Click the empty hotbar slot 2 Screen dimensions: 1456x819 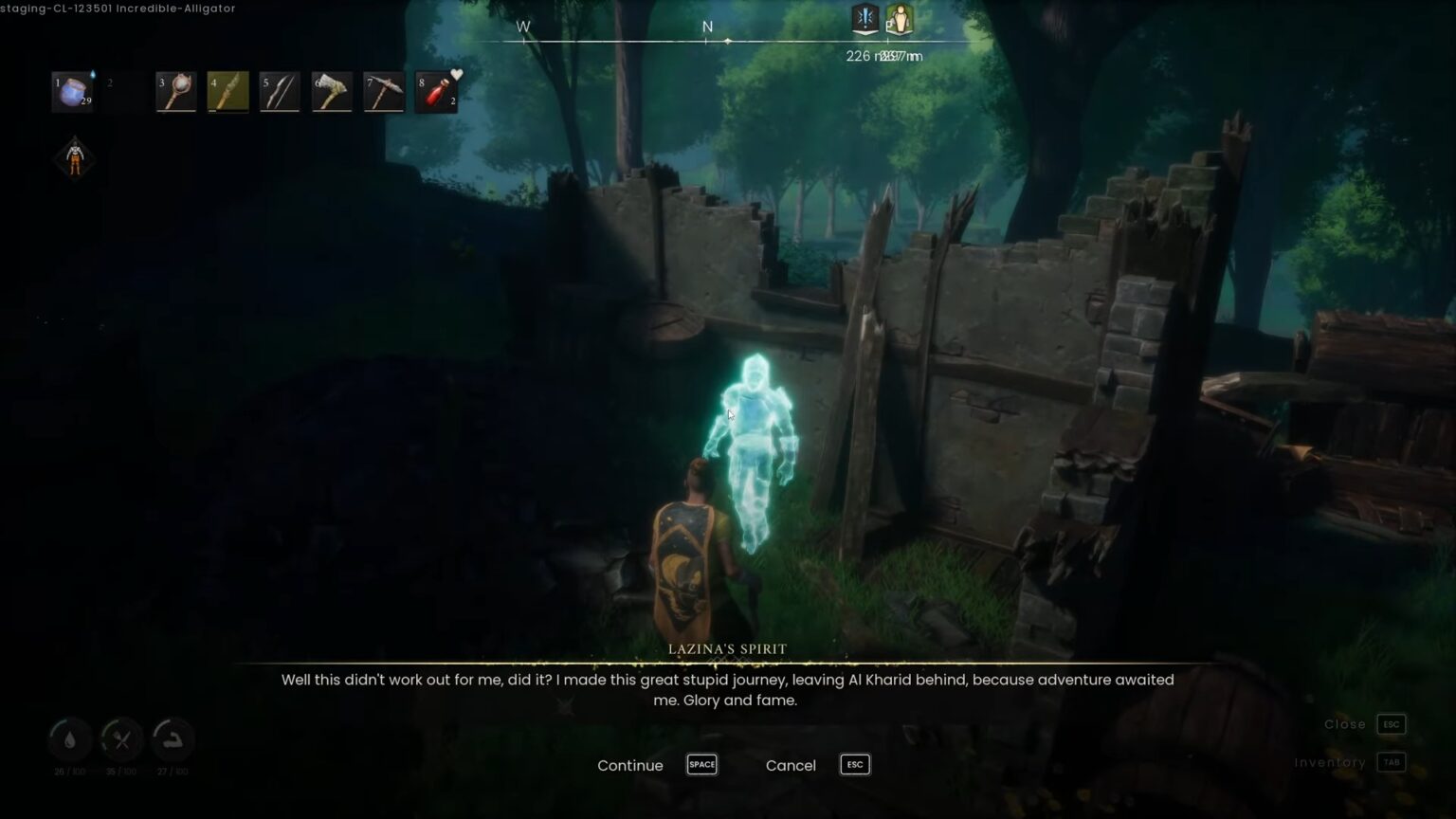[x=123, y=90]
